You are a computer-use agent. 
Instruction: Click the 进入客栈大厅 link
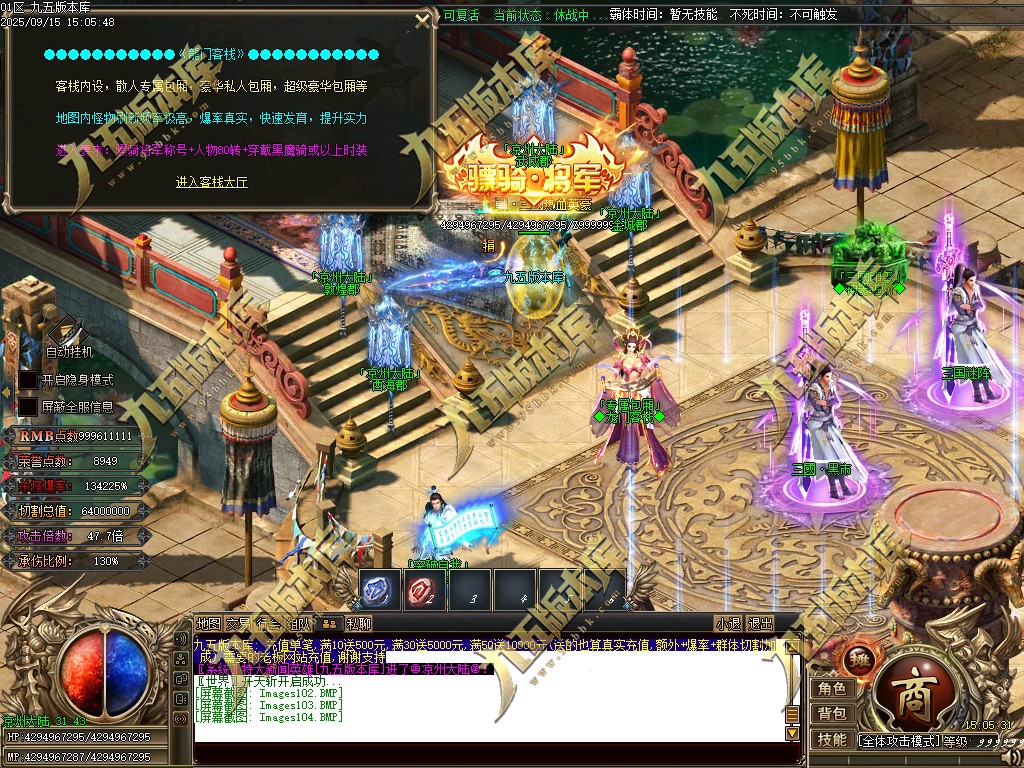pyautogui.click(x=212, y=182)
